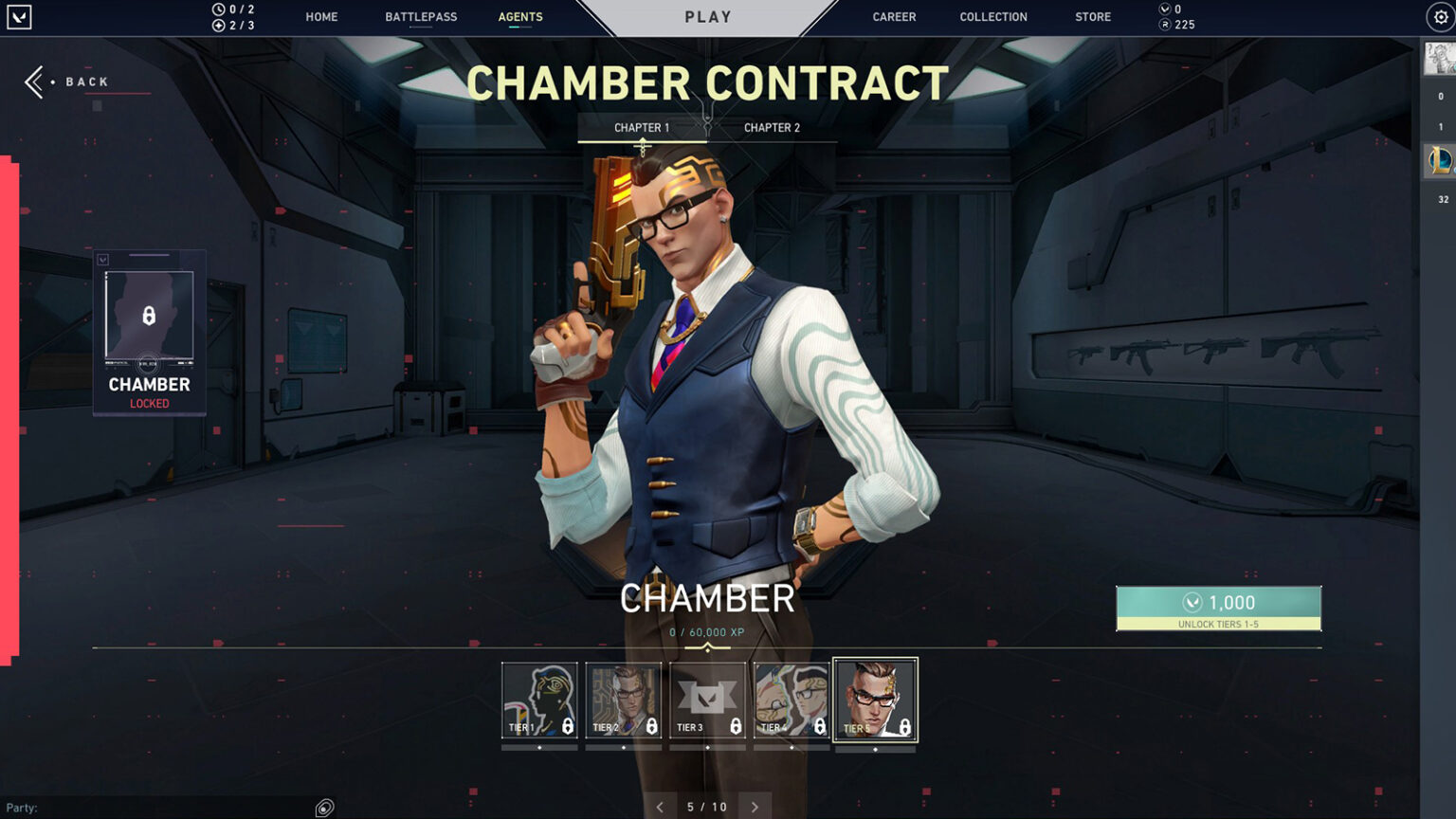The image size is (1456, 819).
Task: Expand the BACK navigation arrow
Action: click(33, 82)
